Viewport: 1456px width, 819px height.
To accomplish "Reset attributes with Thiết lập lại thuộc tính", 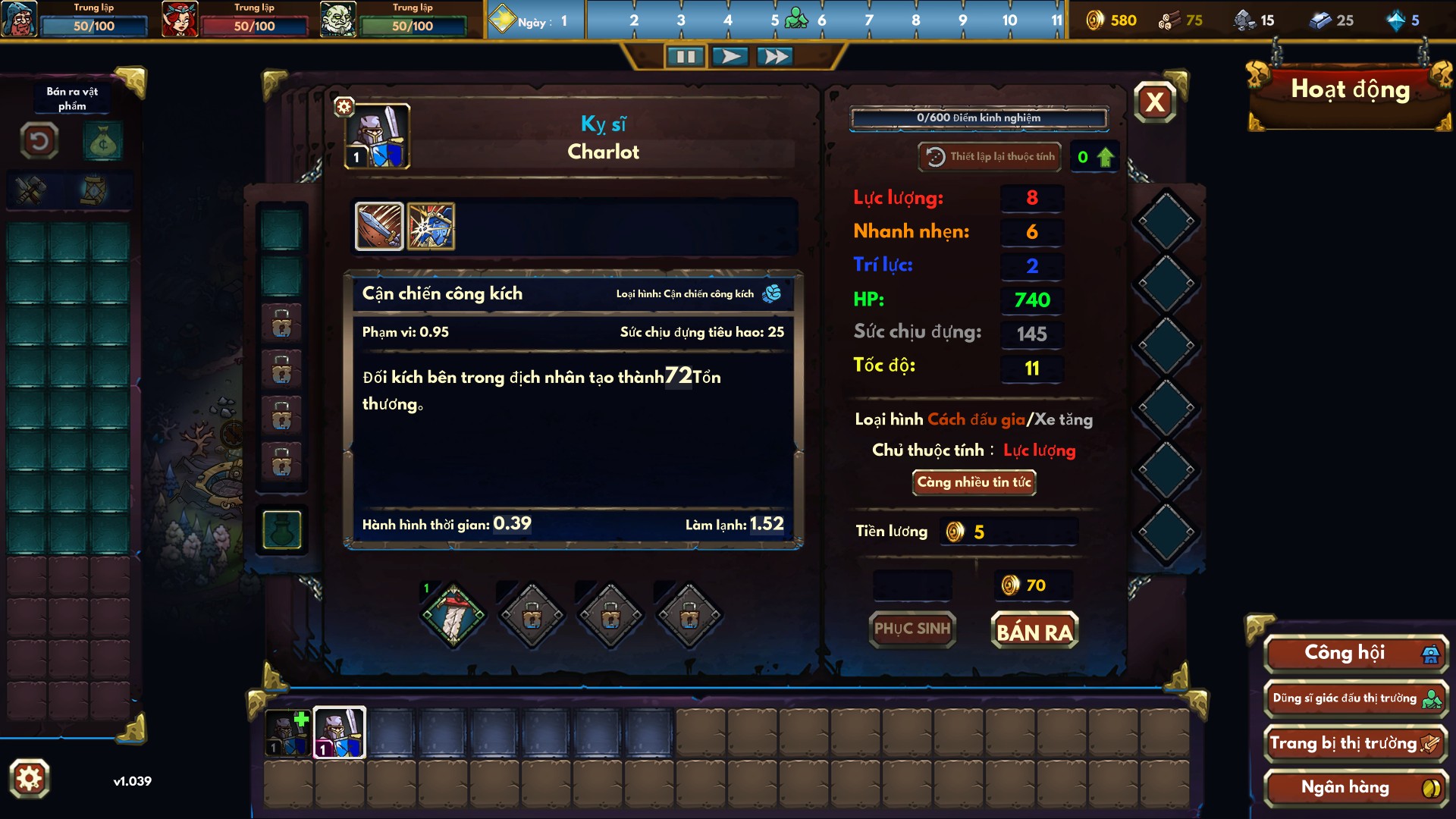I will point(990,157).
